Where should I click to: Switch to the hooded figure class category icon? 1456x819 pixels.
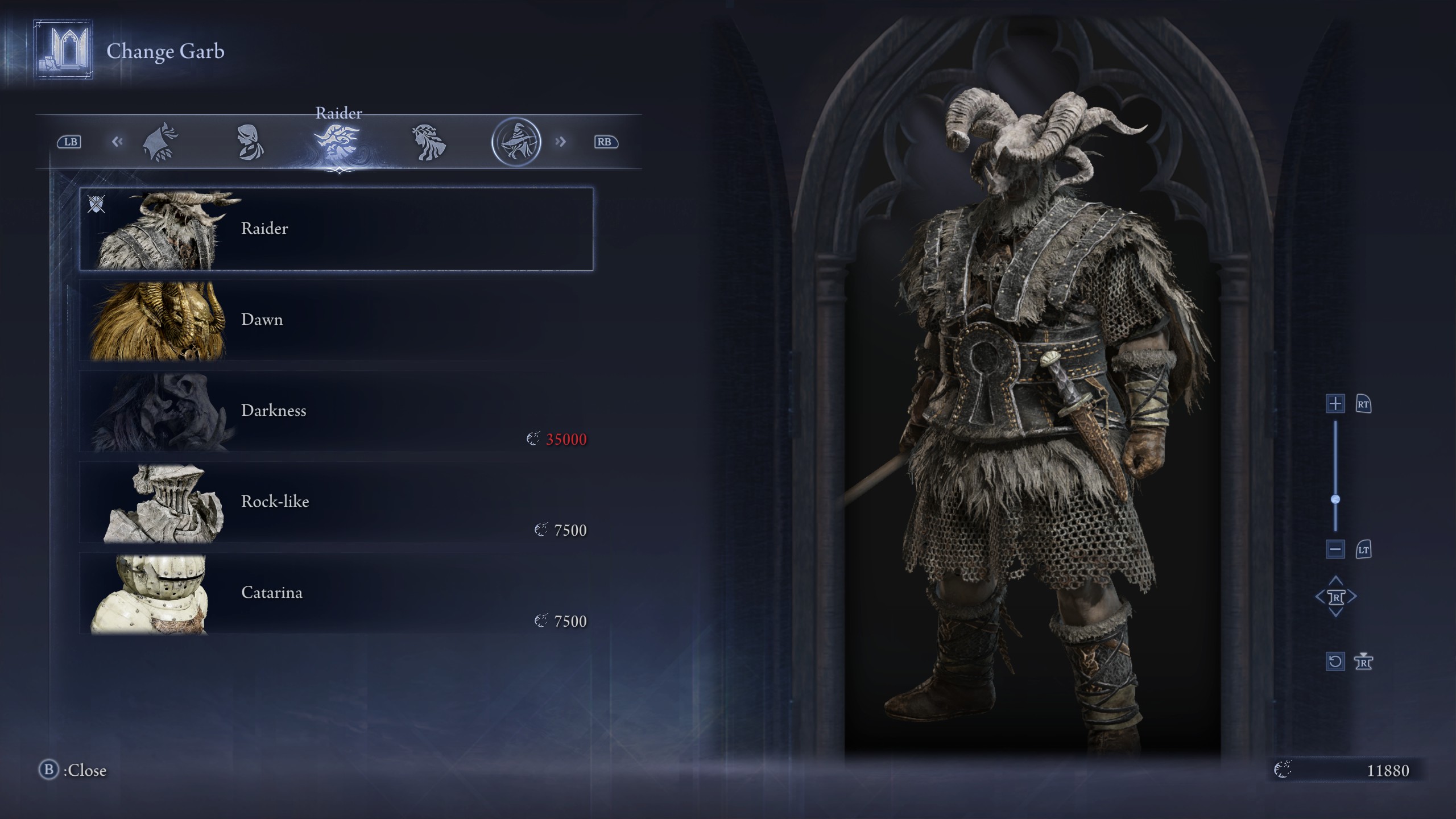click(161, 141)
